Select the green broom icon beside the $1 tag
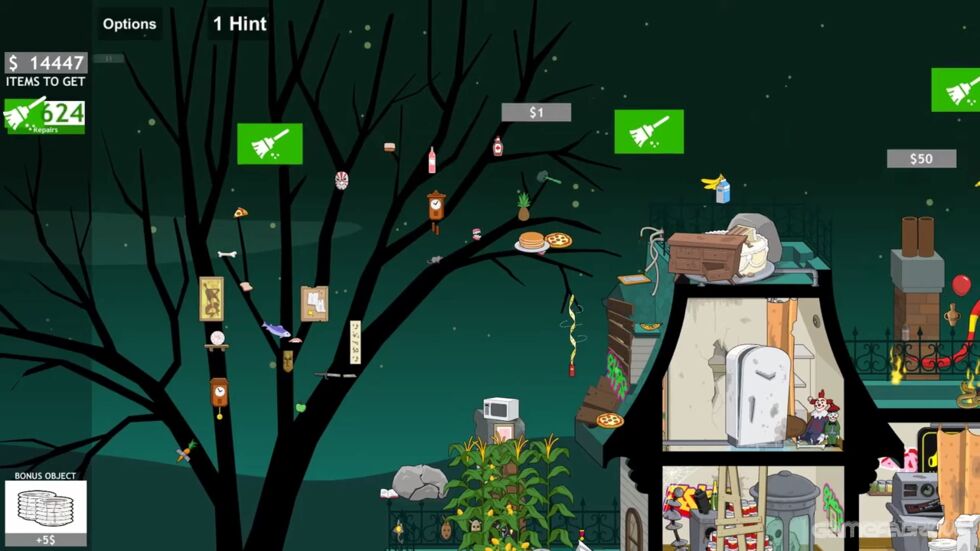 pyautogui.click(x=649, y=132)
